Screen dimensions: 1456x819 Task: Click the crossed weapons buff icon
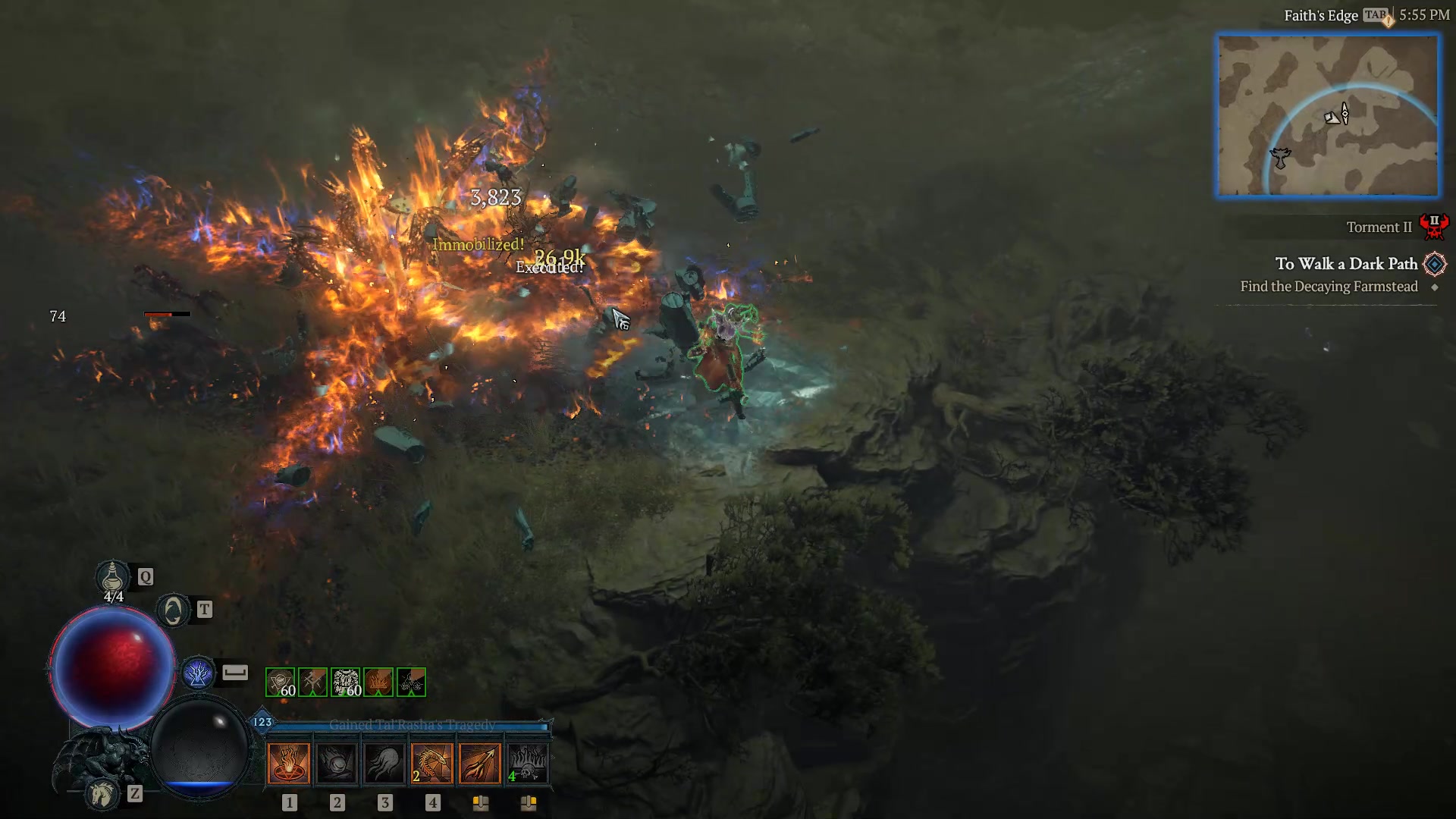coord(313,682)
